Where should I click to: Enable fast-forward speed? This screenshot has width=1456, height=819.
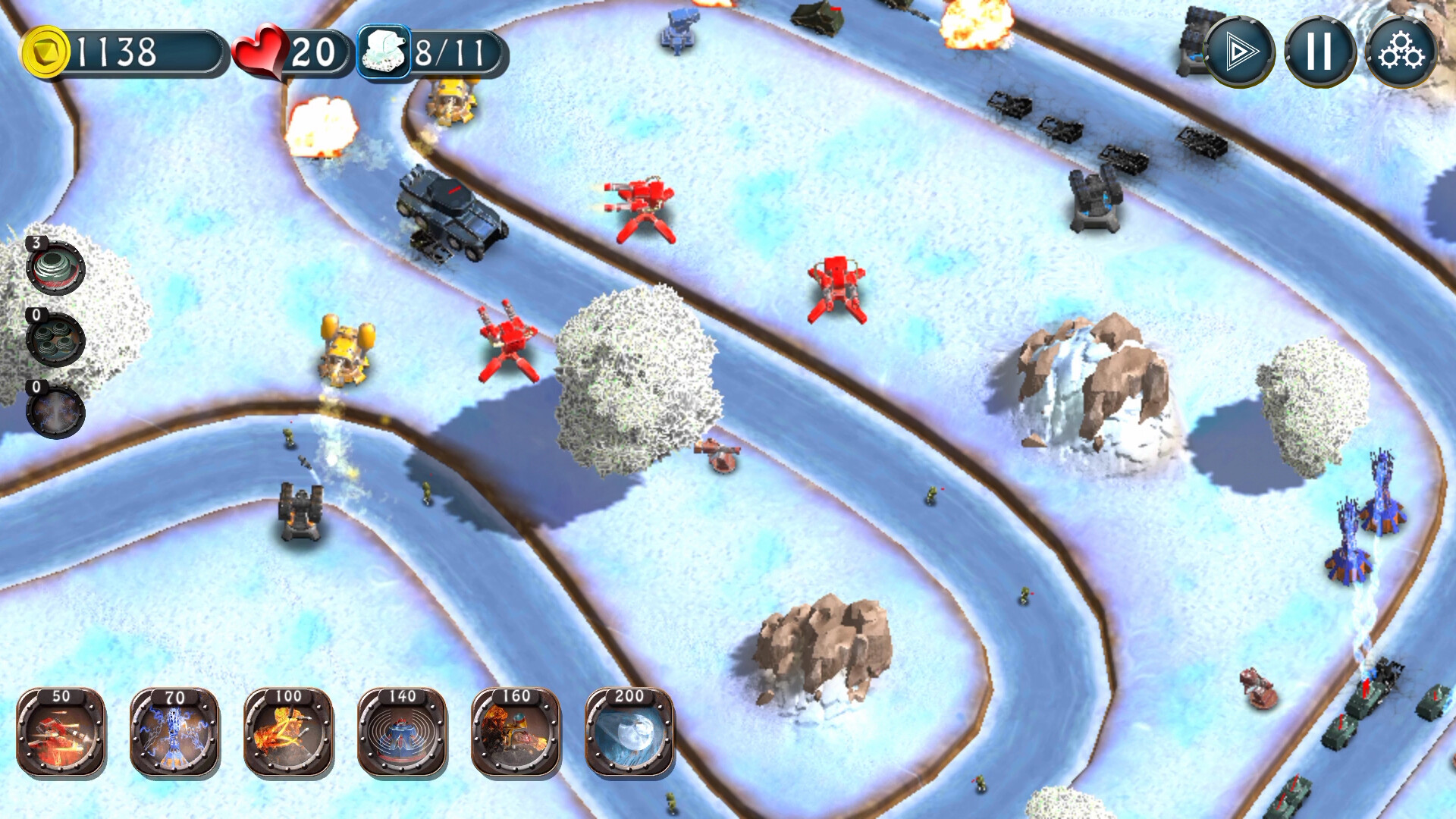(1241, 52)
